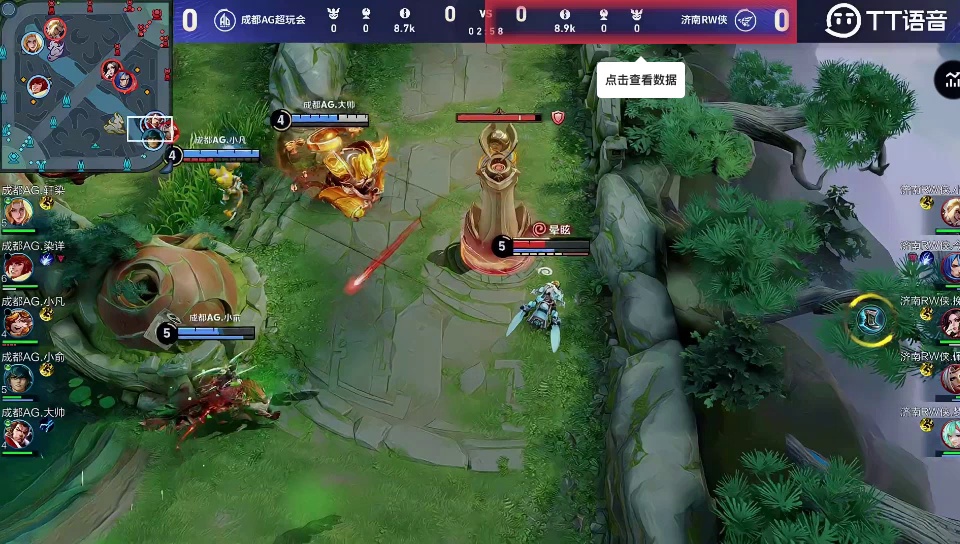
Task: Click the 成都AG超玩会 team name
Action: pos(272,19)
